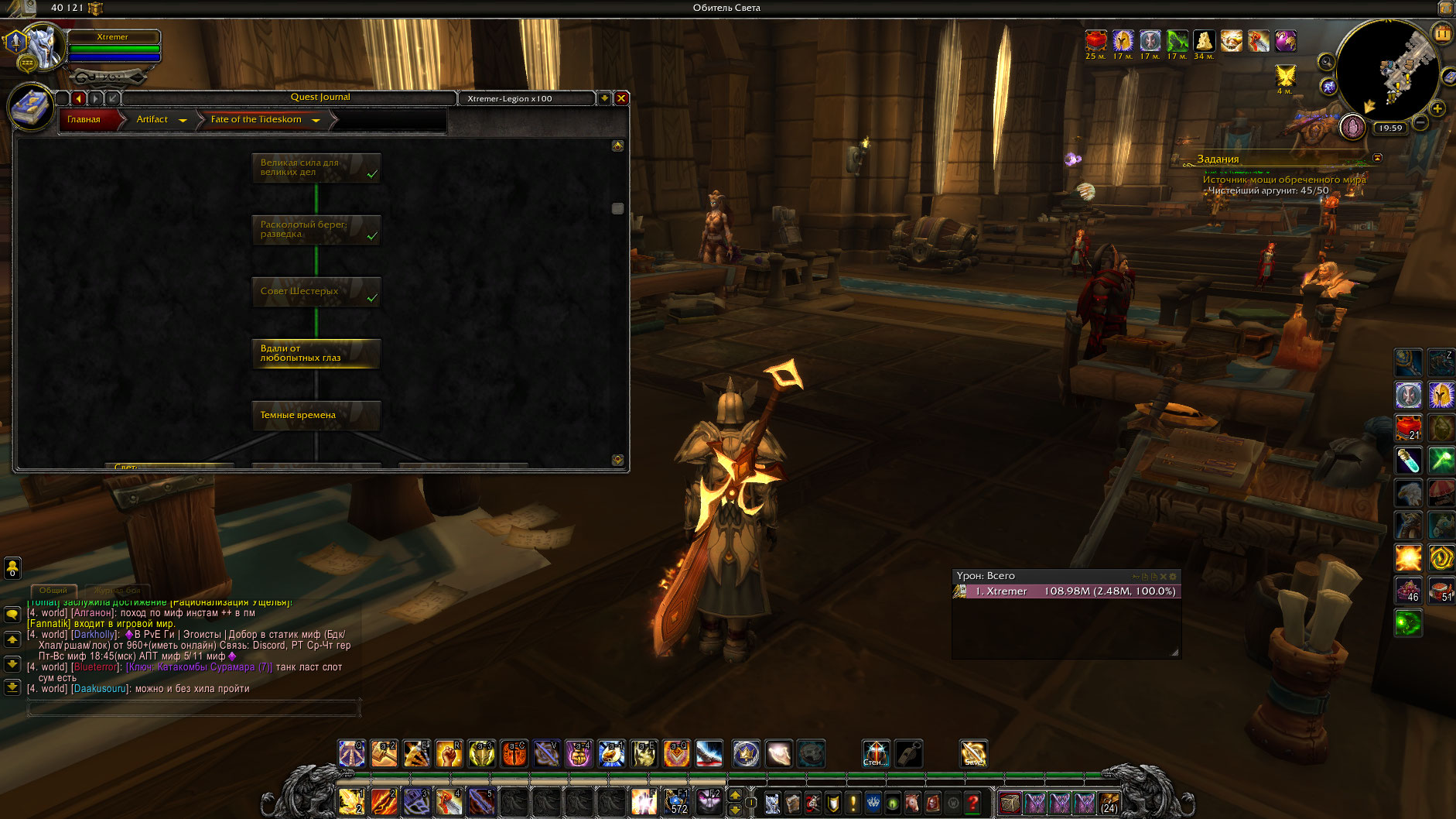This screenshot has height=819, width=1456.
Task: Activate the fist ability bound to R
Action: point(449,753)
